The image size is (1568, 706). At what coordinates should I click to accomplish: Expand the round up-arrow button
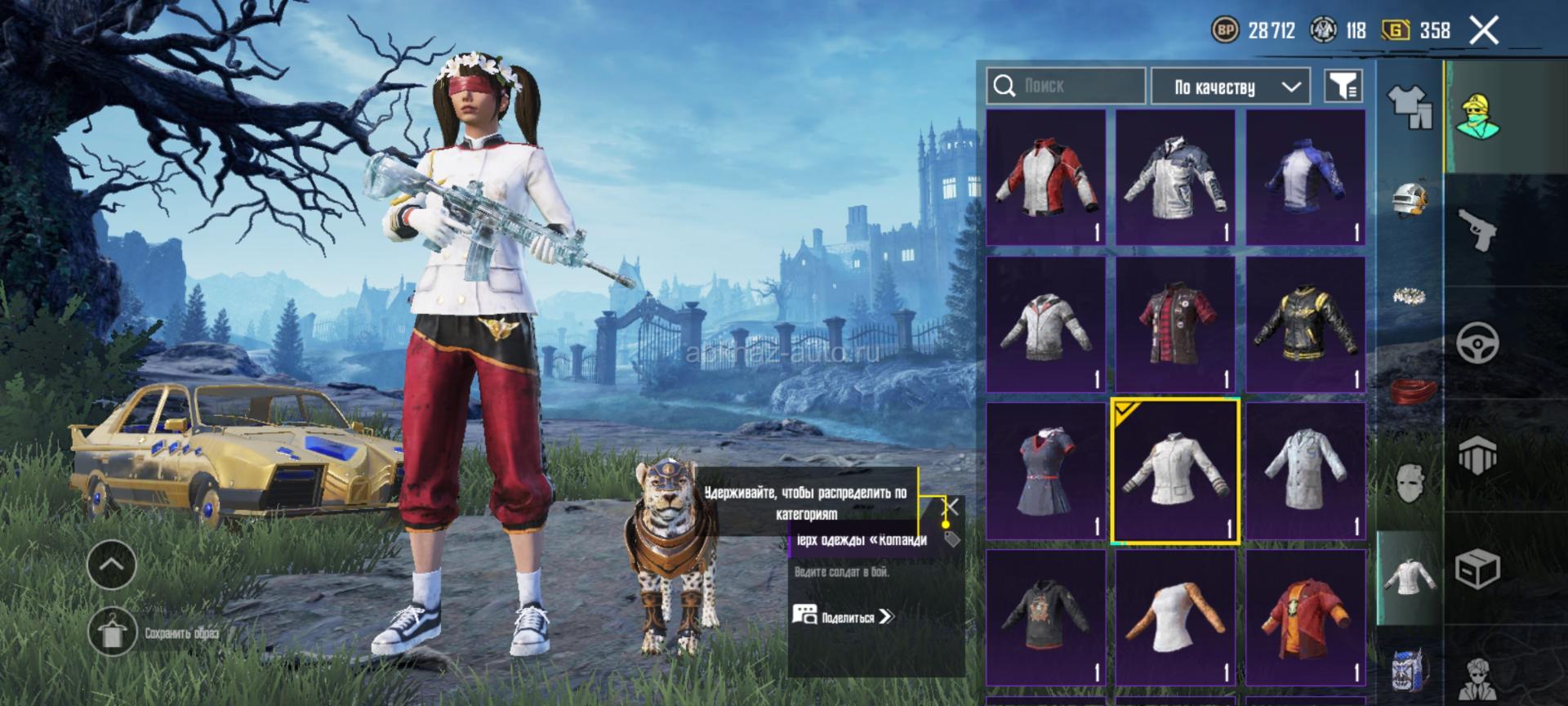112,565
